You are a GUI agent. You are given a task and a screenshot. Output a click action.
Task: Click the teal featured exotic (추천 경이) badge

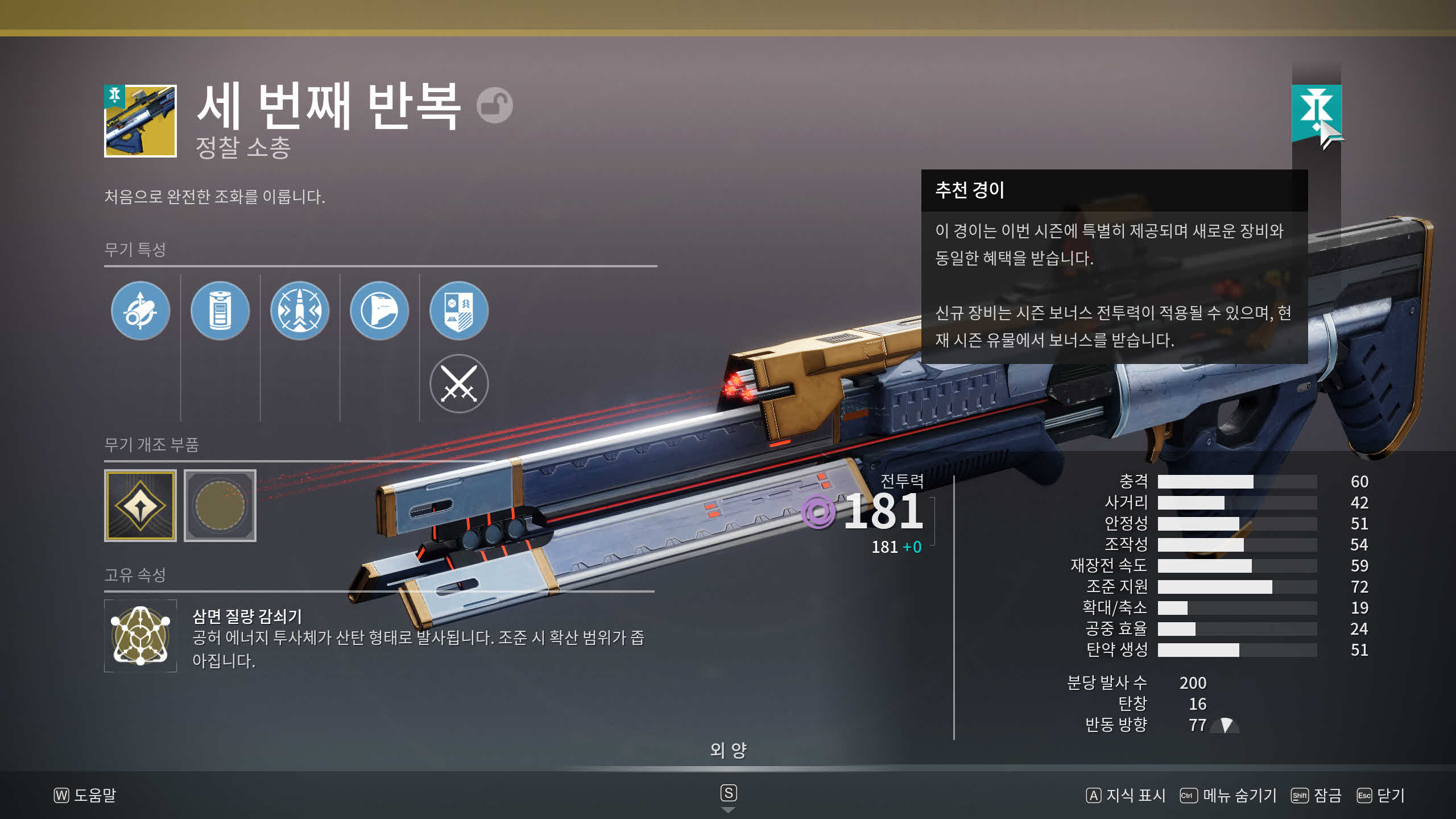[x=1316, y=111]
